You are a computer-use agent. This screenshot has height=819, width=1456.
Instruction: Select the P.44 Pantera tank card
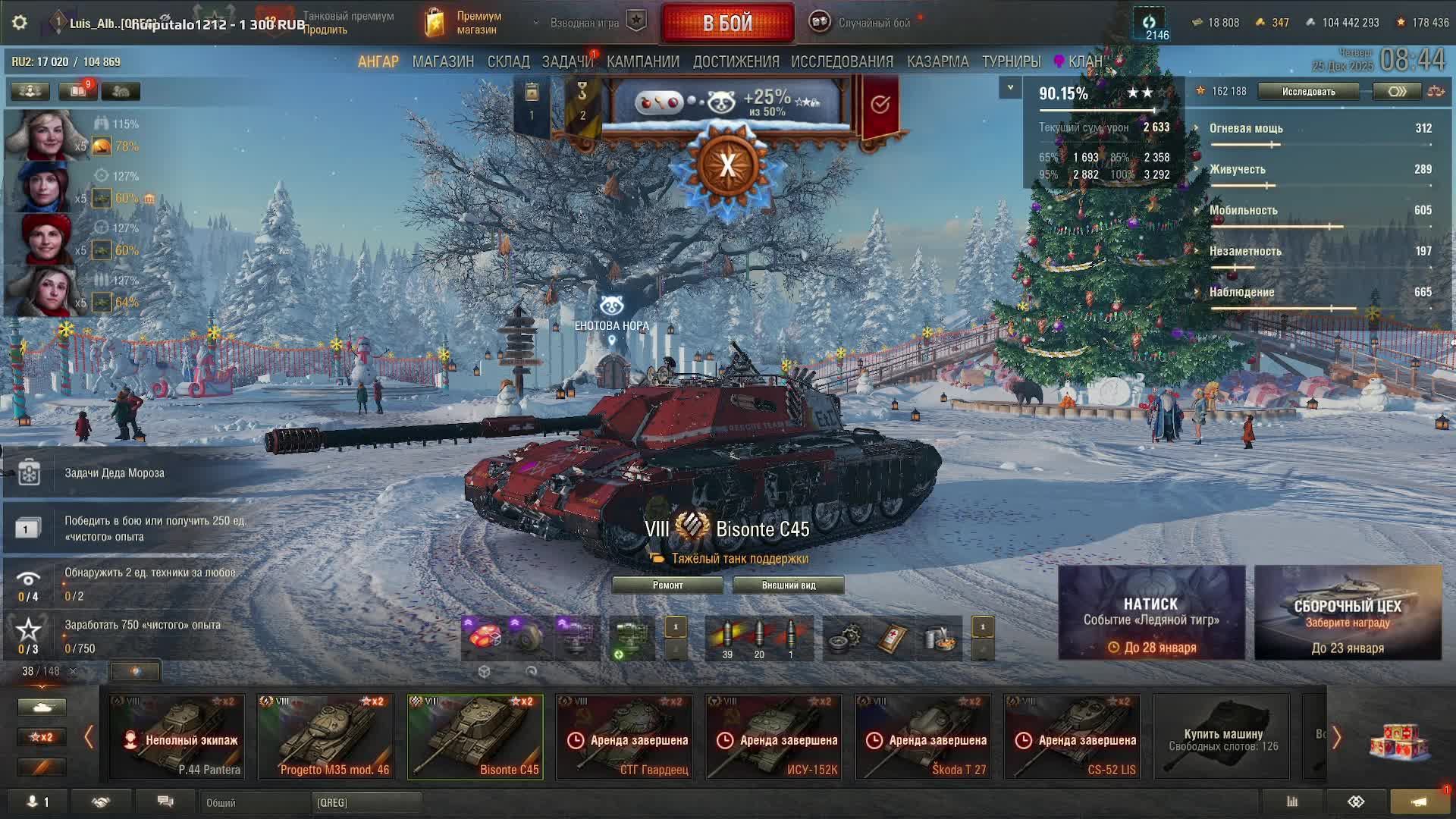[177, 736]
